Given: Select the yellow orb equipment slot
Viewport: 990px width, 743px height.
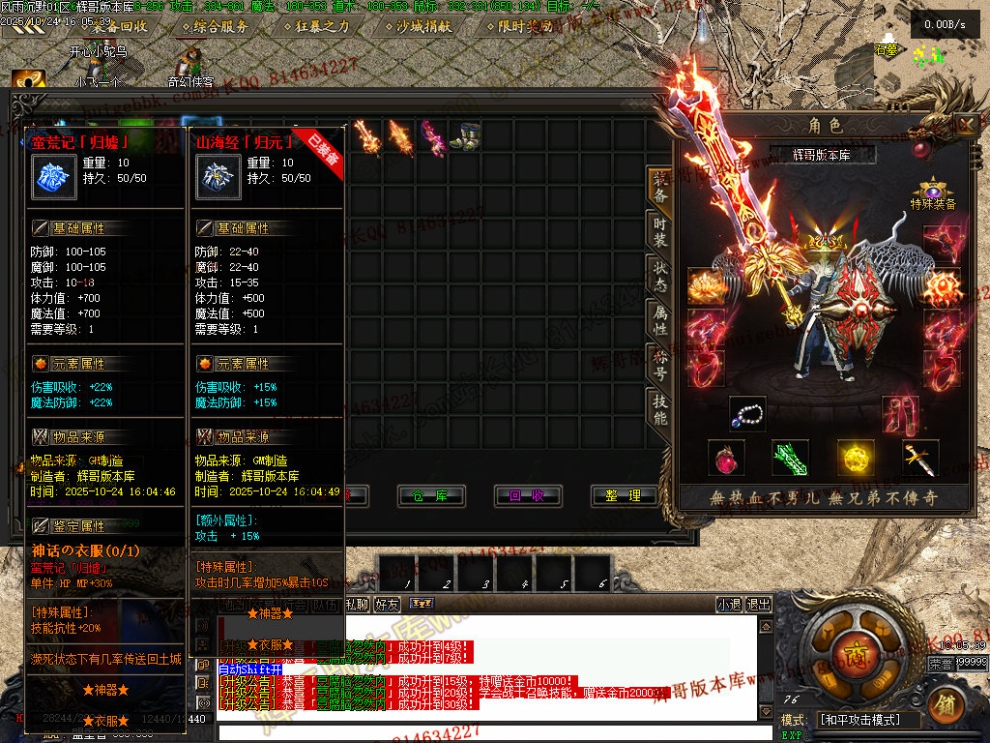Looking at the screenshot, I should (x=856, y=458).
